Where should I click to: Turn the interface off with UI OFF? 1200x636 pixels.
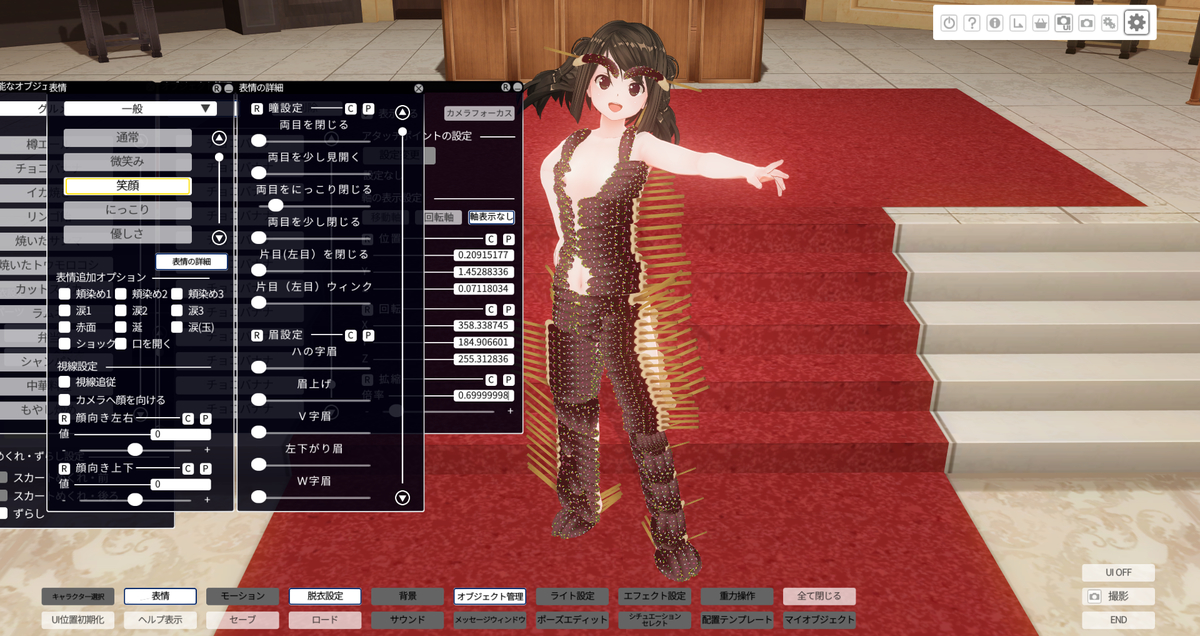(x=1118, y=573)
